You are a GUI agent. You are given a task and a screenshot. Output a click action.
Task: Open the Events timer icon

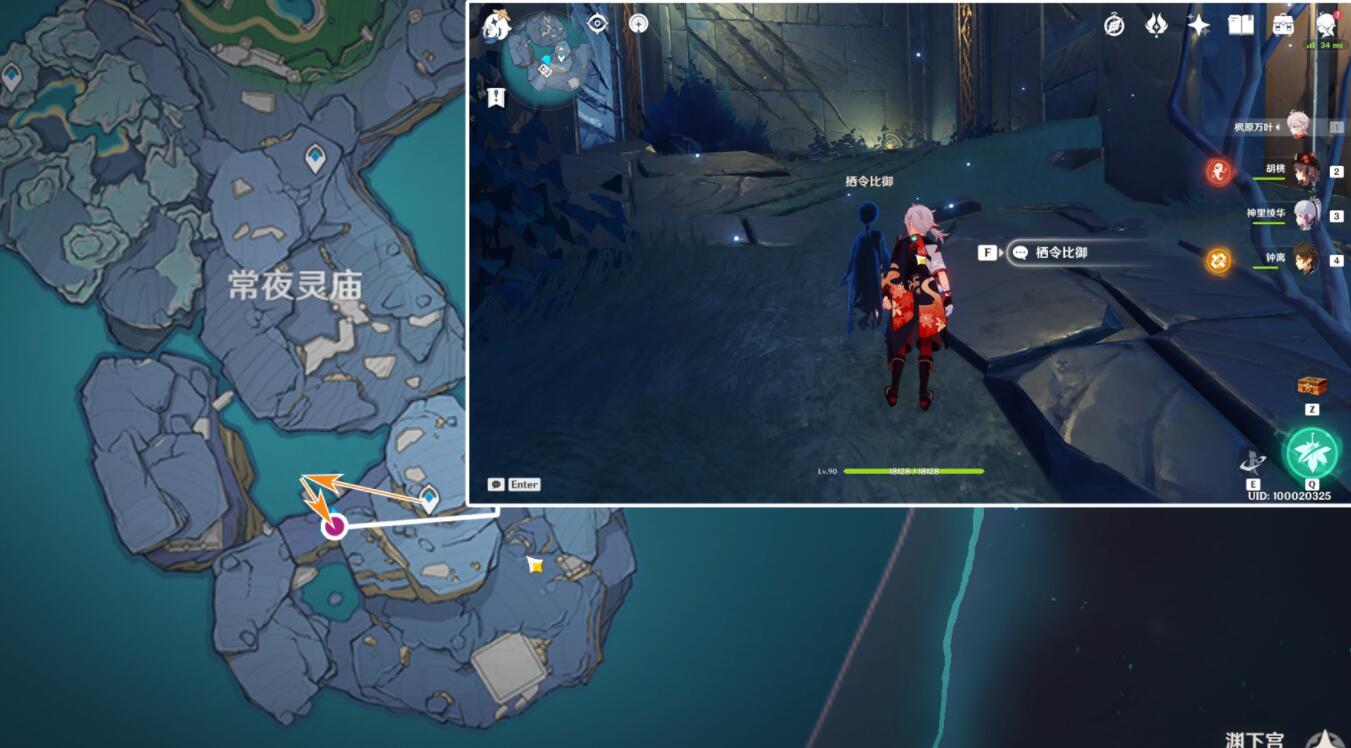1114,25
